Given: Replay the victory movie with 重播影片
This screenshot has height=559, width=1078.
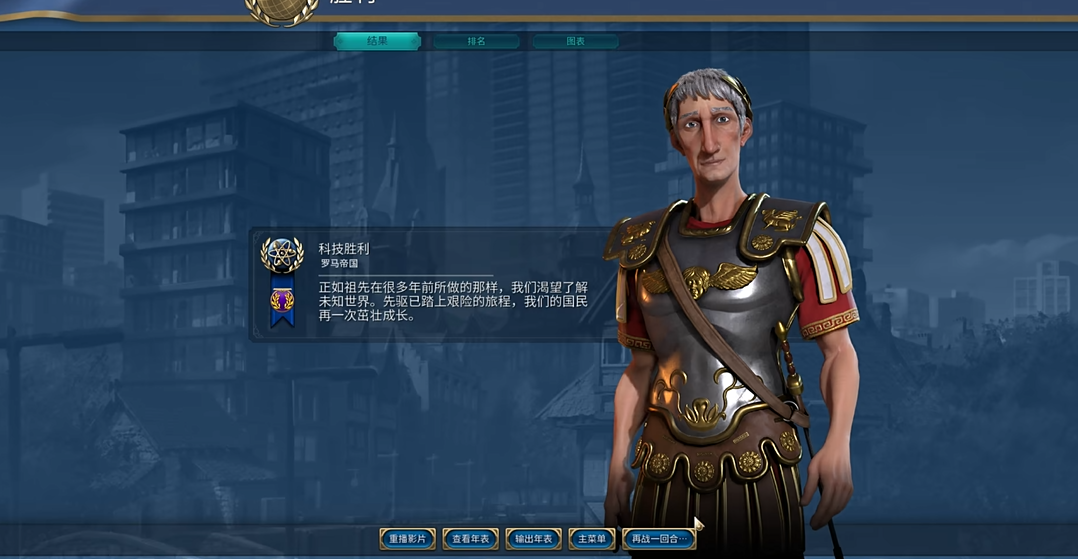Looking at the screenshot, I should pos(407,539).
